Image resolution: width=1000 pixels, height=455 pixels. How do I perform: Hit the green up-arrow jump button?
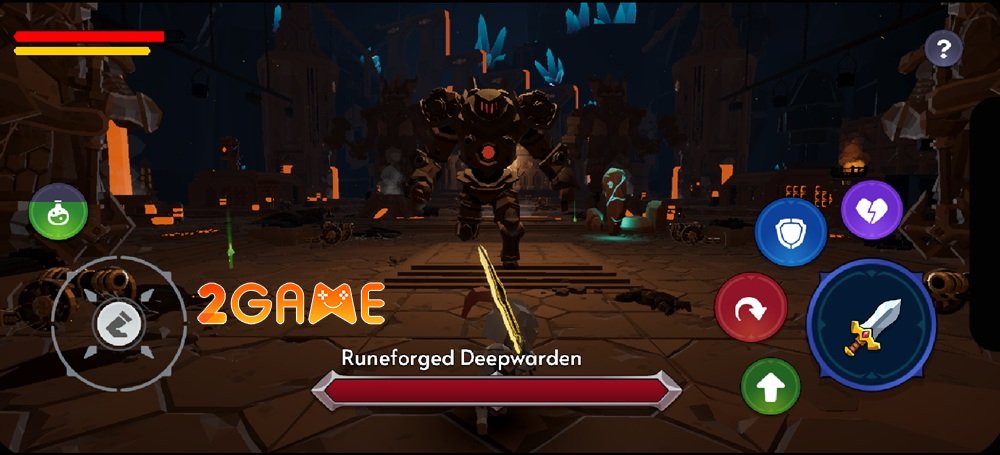[770, 387]
